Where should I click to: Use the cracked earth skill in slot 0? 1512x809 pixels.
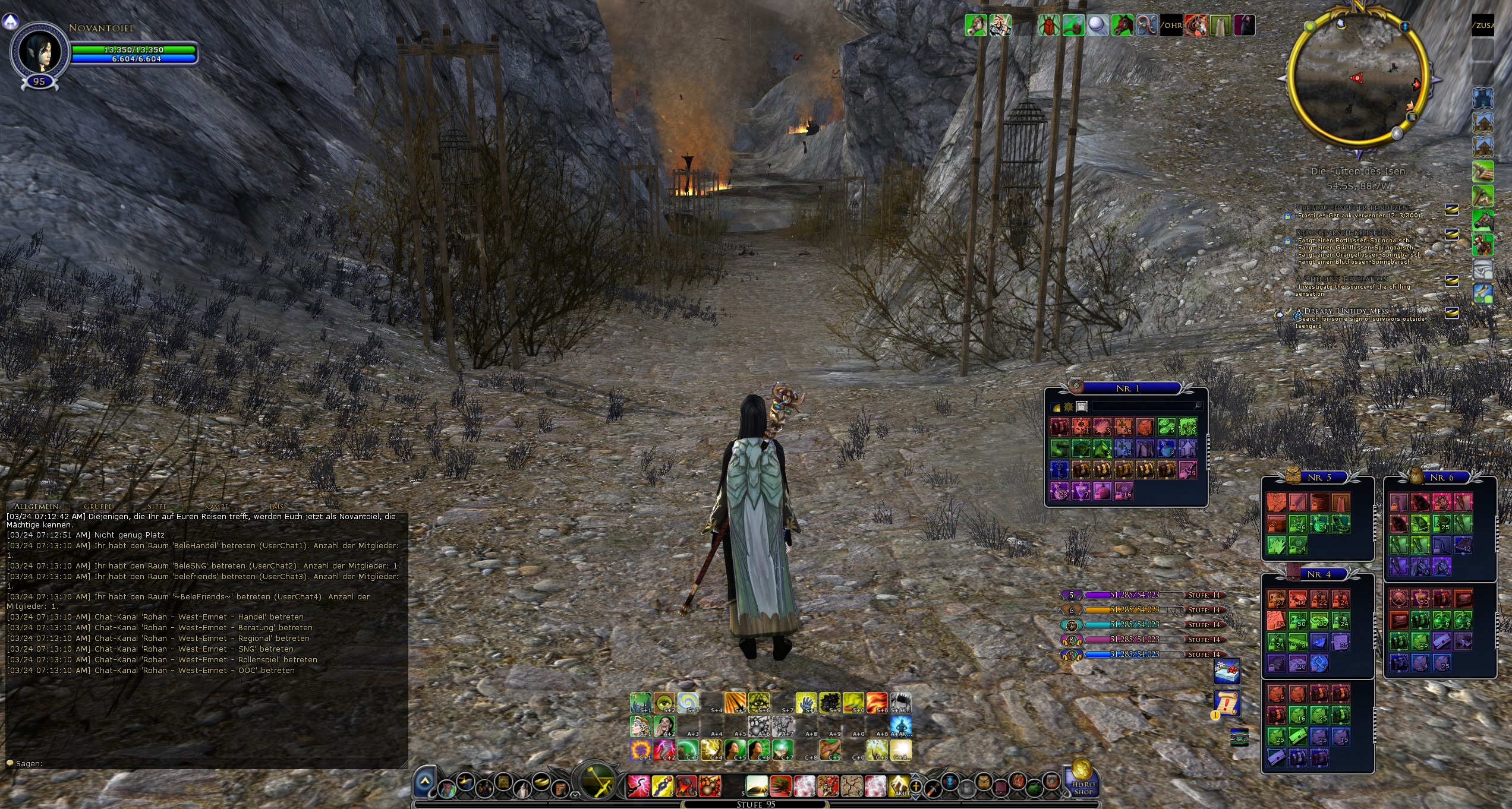point(852,786)
